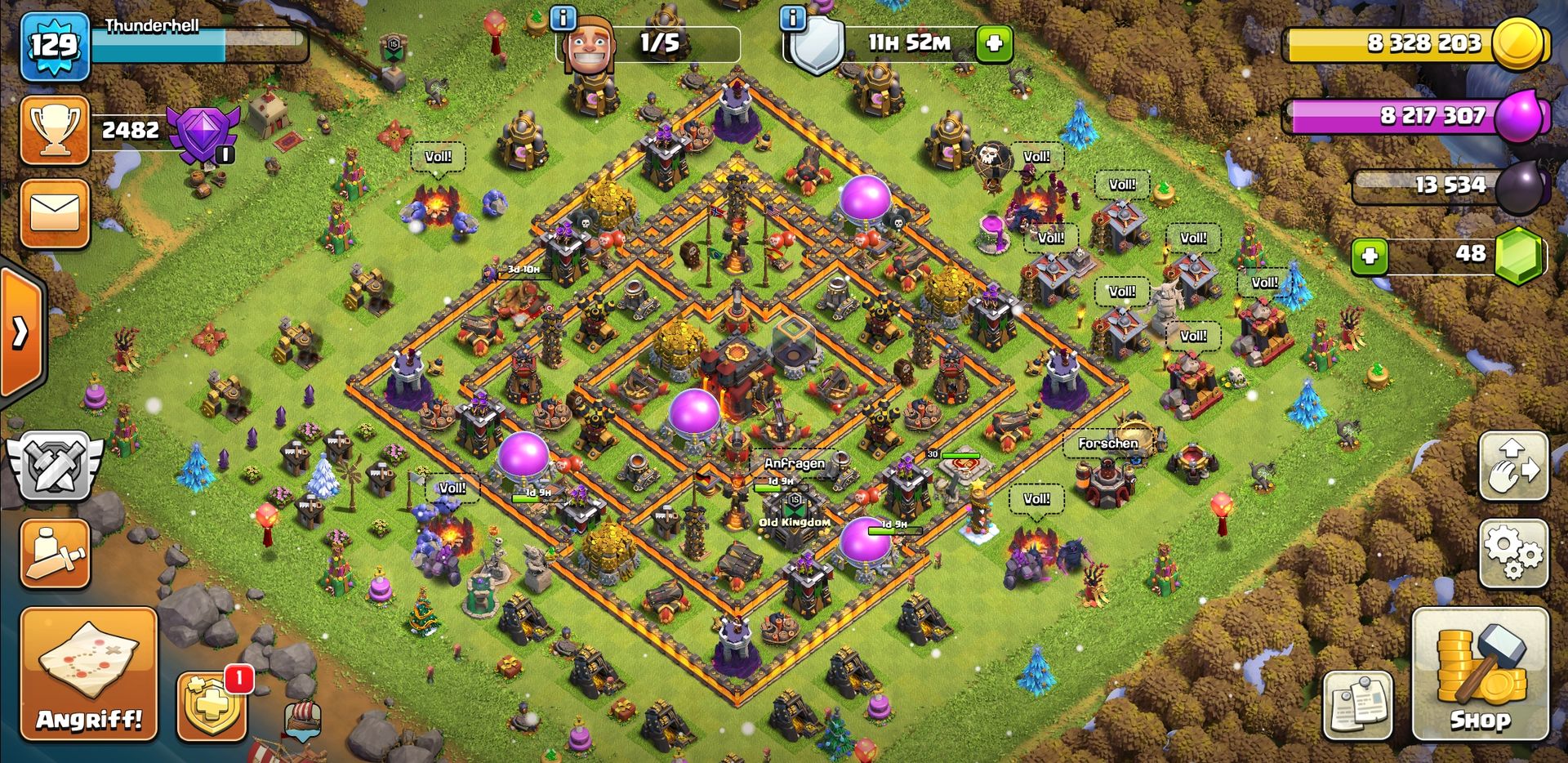Tap the Anfragen request troops bubble
This screenshot has height=763, width=1568.
click(x=794, y=463)
